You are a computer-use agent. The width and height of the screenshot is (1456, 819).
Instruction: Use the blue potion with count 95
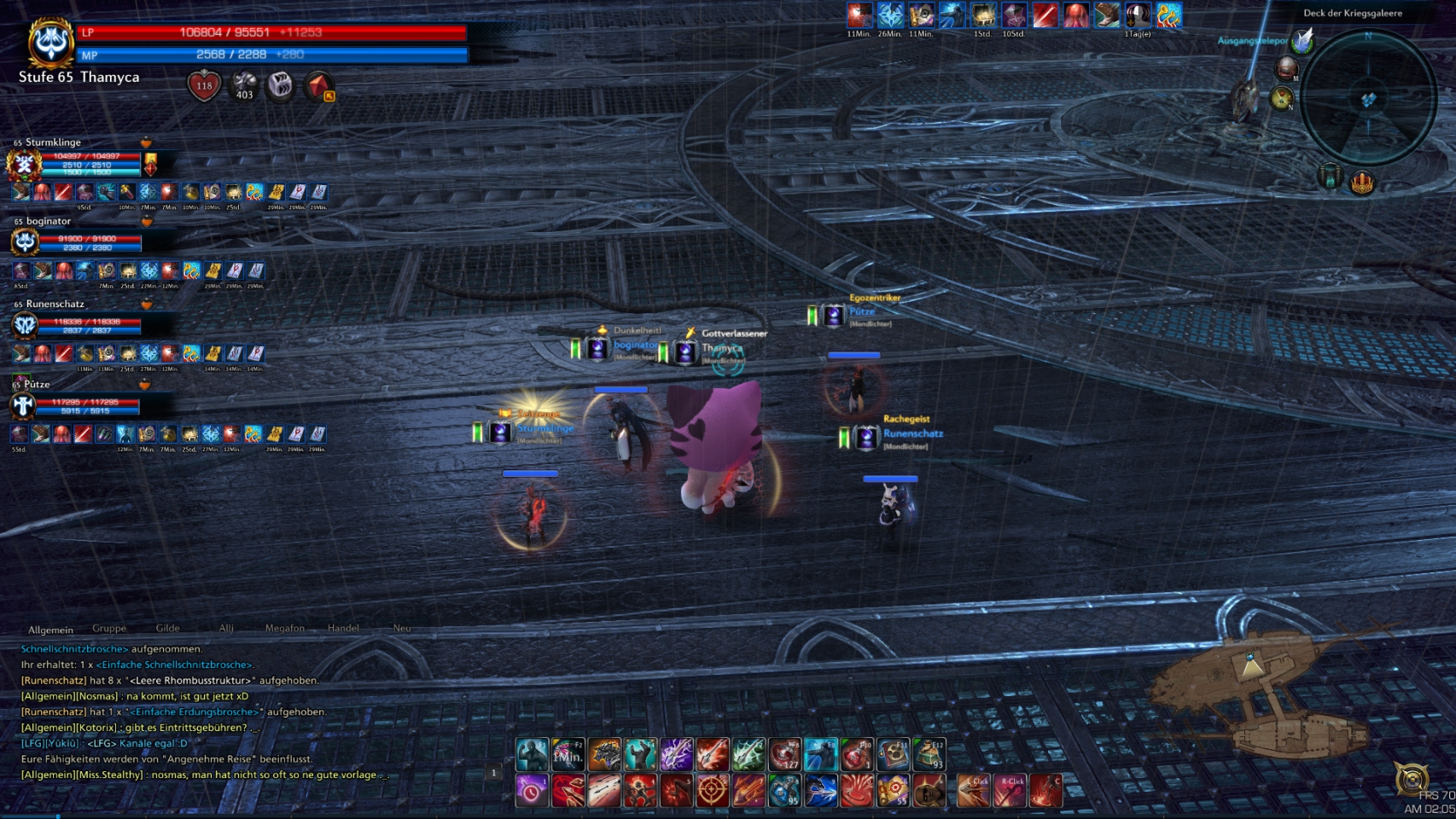[x=784, y=791]
